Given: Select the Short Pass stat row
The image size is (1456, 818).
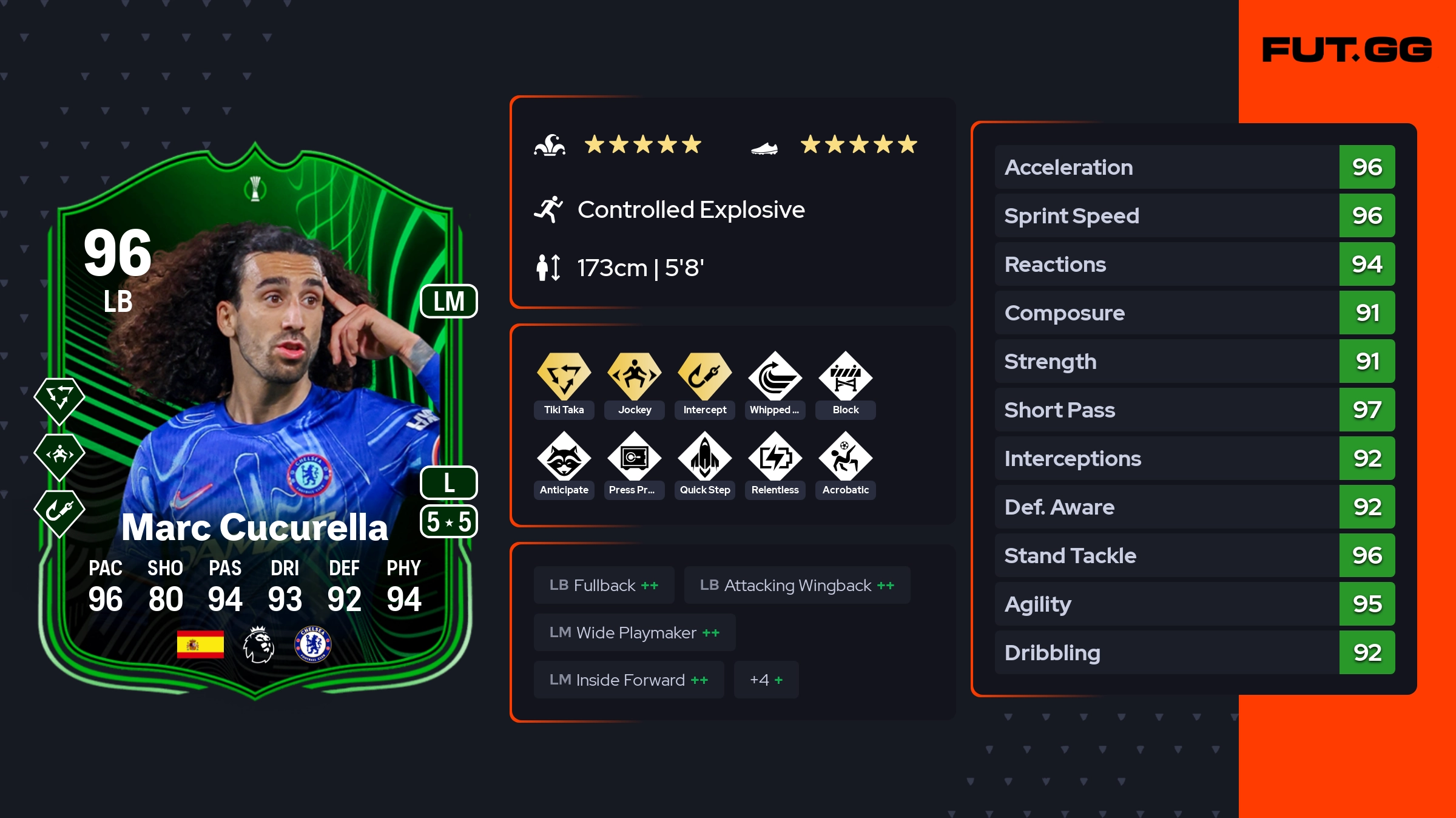Looking at the screenshot, I should point(1194,410).
